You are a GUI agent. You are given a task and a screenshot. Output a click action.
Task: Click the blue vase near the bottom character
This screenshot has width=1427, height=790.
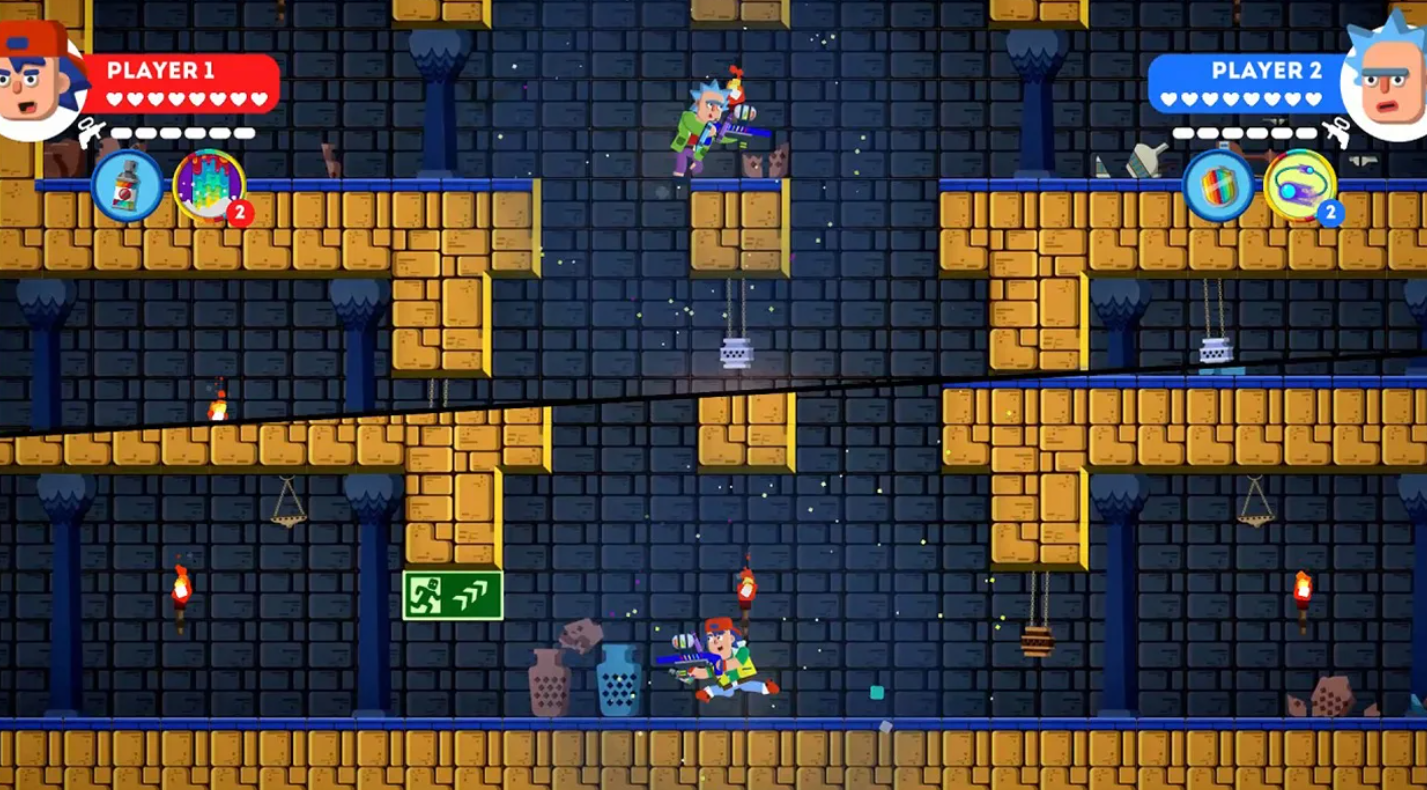point(616,682)
